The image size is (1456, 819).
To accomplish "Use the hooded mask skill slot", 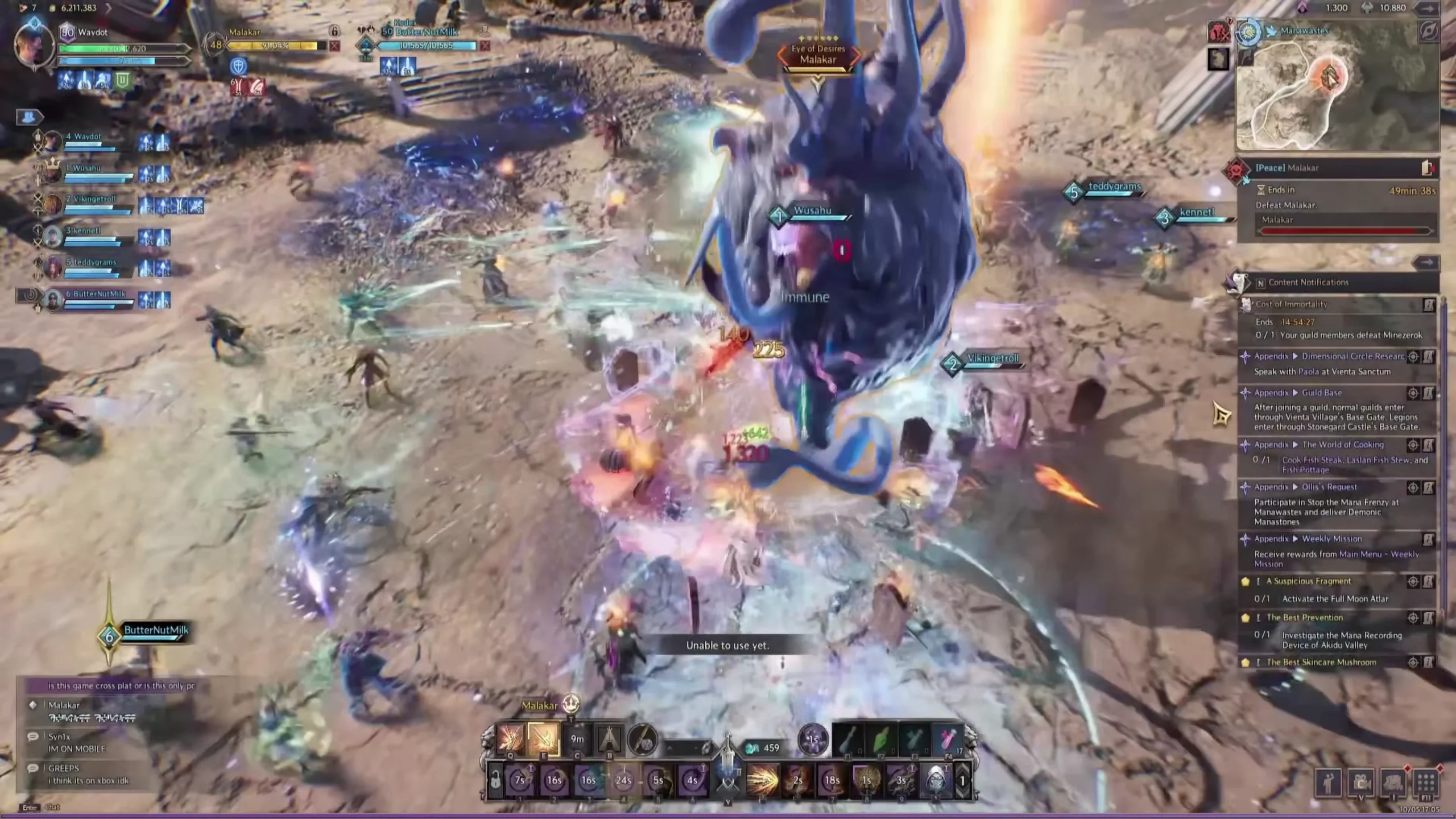I will click(x=936, y=780).
